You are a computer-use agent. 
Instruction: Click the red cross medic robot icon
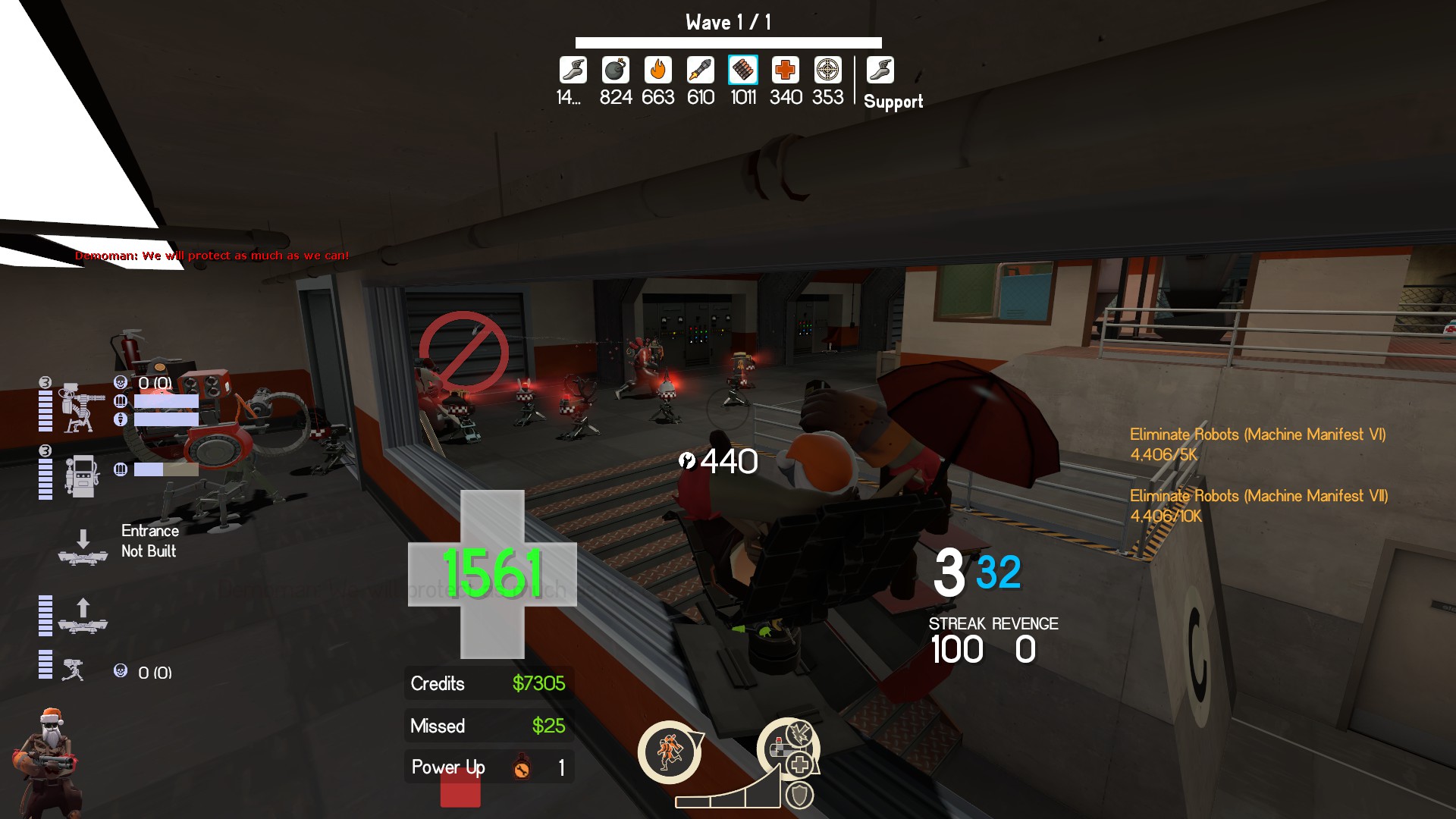(x=786, y=71)
